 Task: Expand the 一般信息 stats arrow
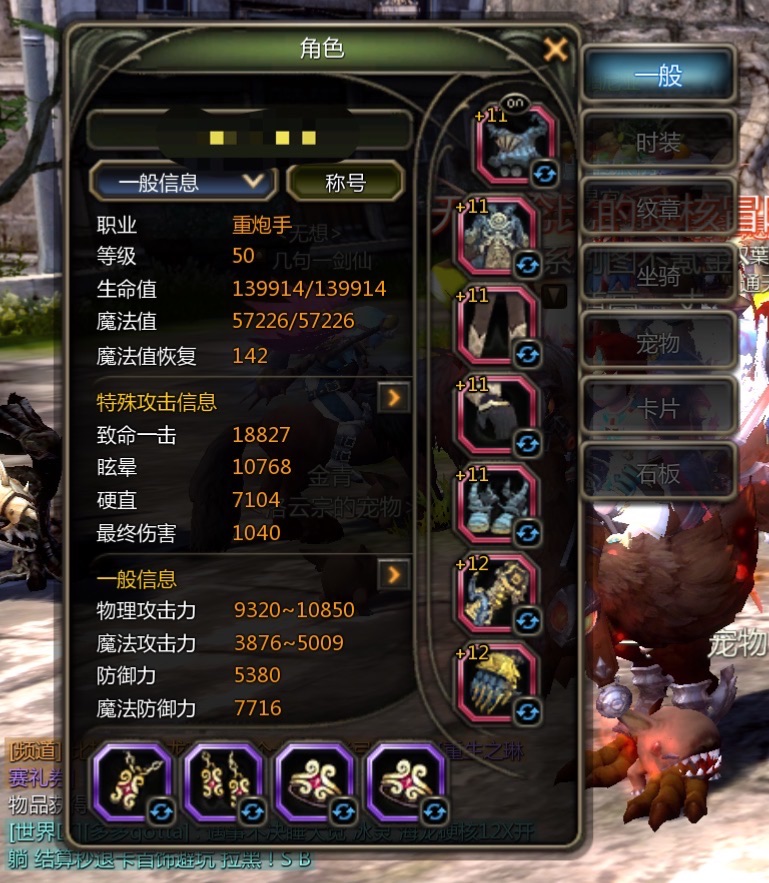(394, 574)
